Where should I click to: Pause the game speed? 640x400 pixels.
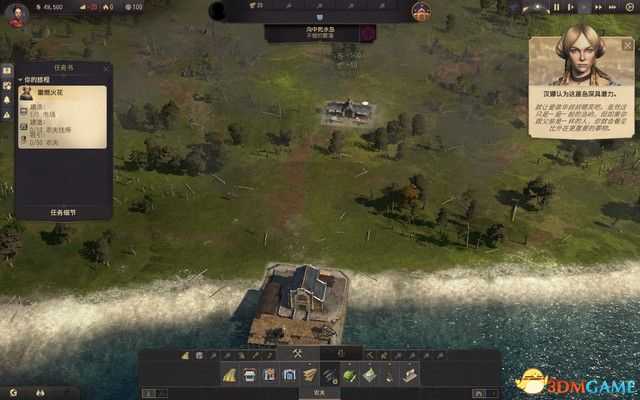pyautogui.click(x=557, y=7)
